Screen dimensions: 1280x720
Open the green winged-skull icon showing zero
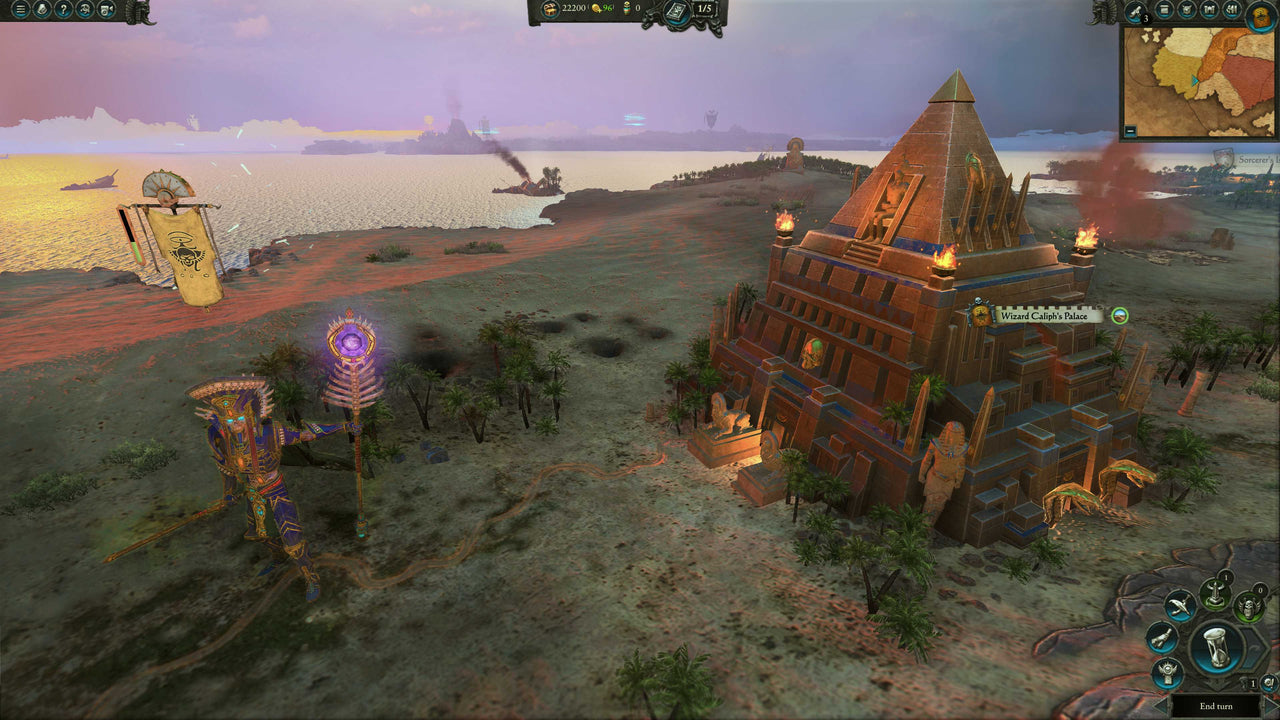(x=1248, y=607)
